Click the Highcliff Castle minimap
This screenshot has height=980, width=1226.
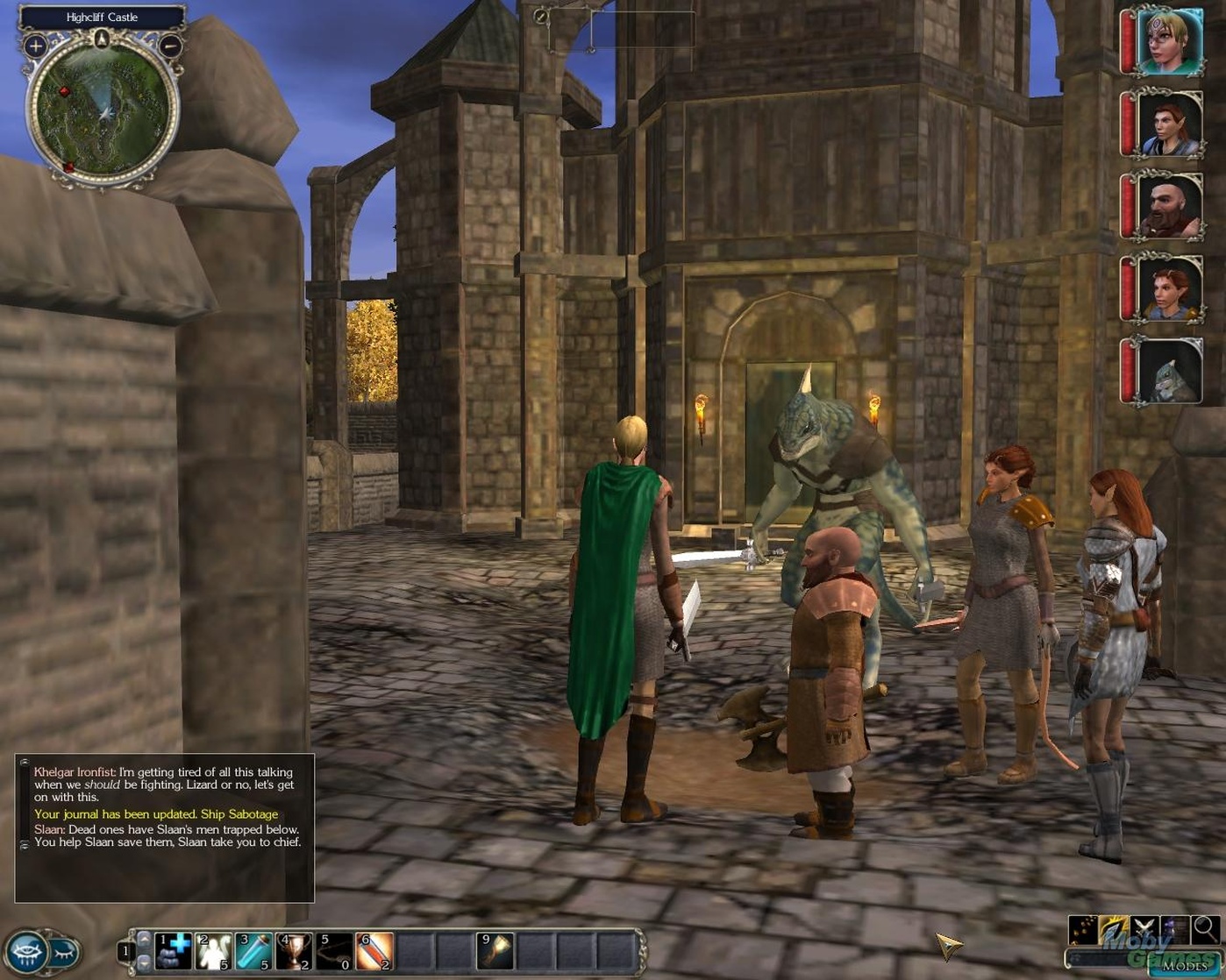pos(103,111)
